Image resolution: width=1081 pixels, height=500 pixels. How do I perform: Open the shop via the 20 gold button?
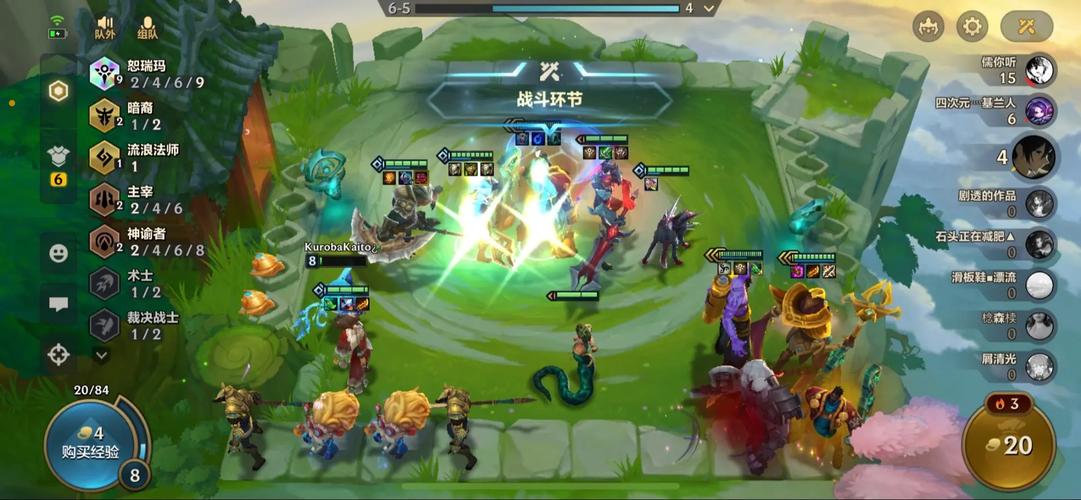tap(1008, 445)
